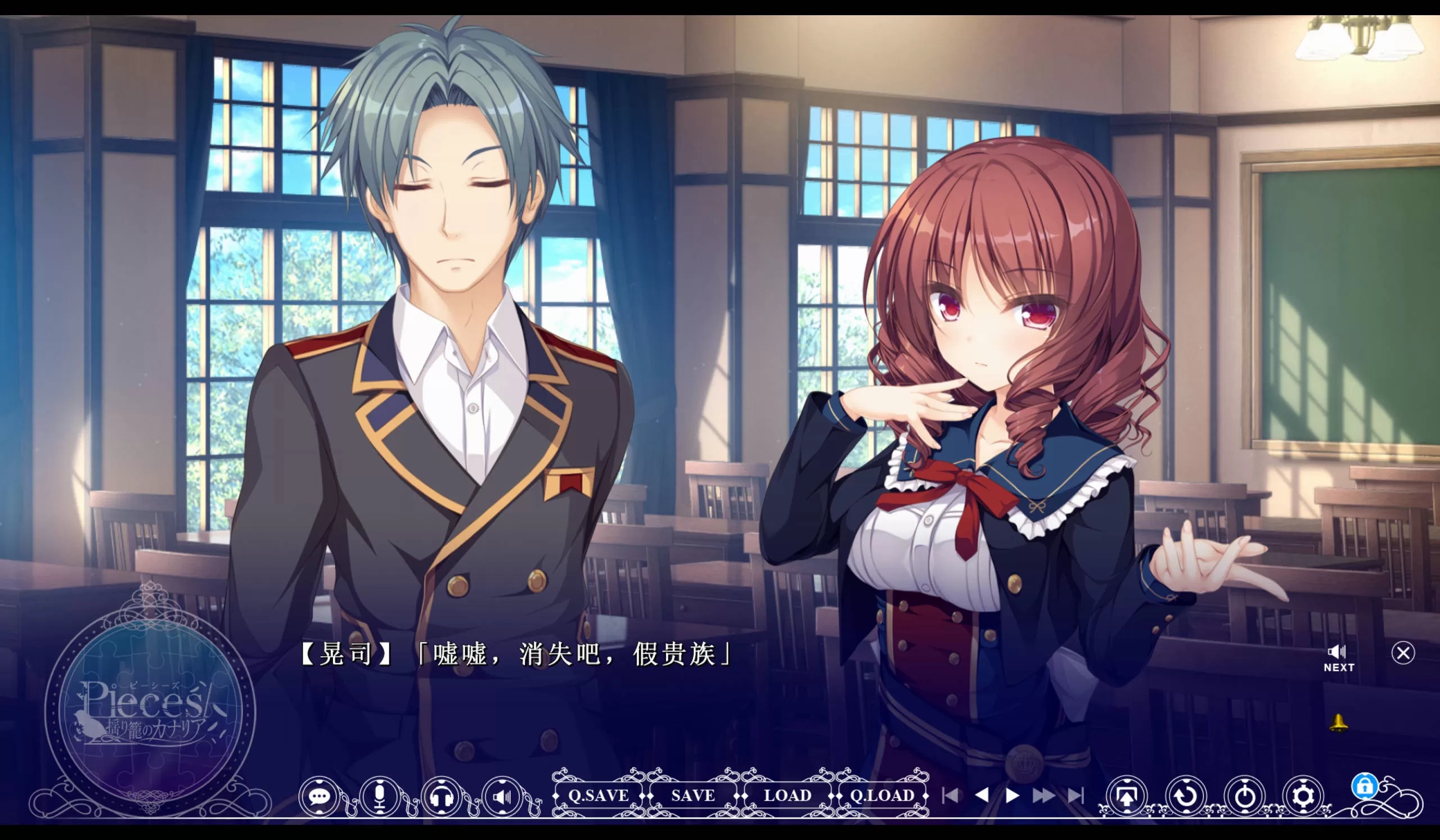Screen dimensions: 1440x840
Task: Go back one line with the left arrow
Action: tap(982, 796)
